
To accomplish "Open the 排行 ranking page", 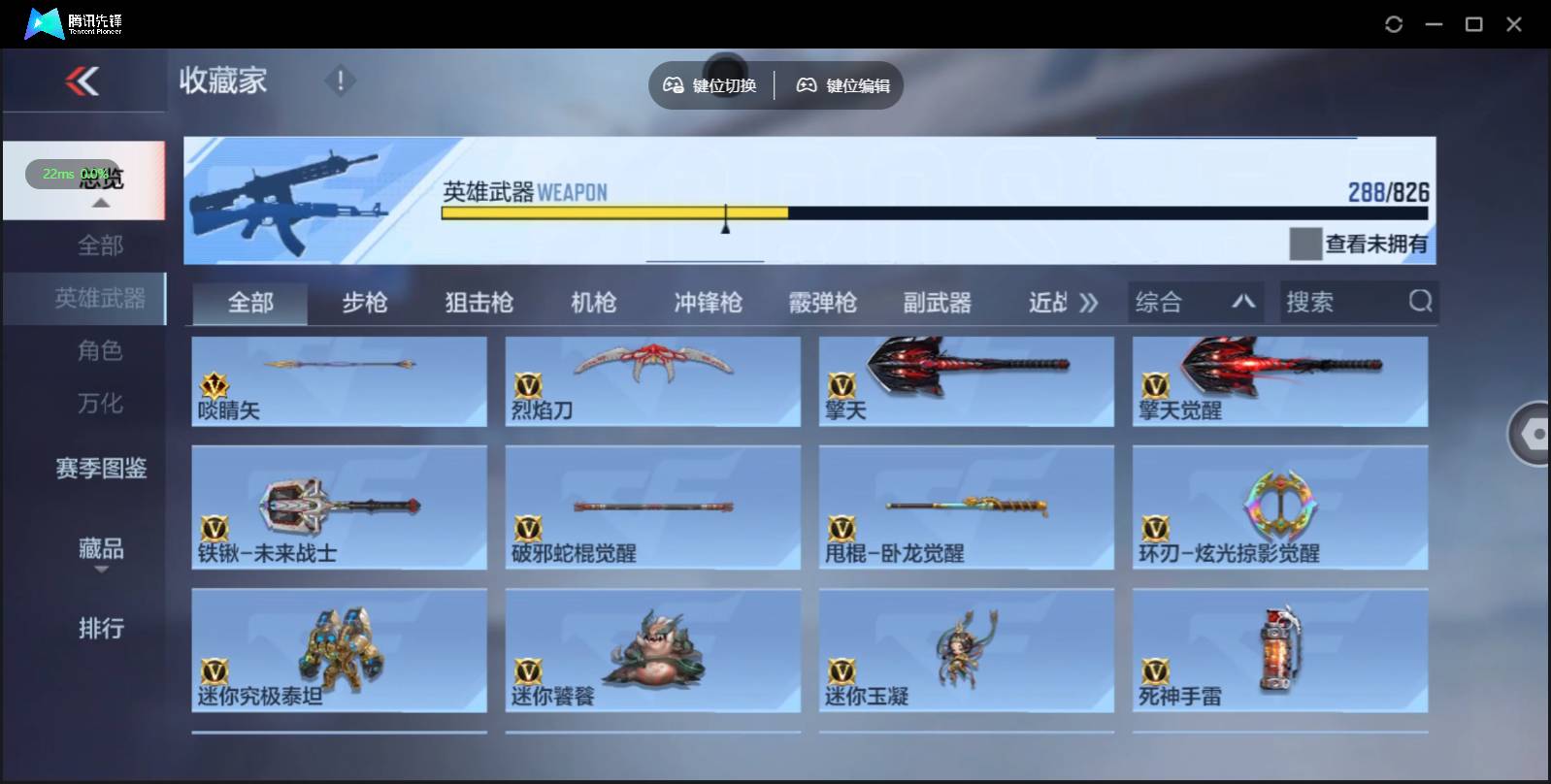I will point(100,630).
